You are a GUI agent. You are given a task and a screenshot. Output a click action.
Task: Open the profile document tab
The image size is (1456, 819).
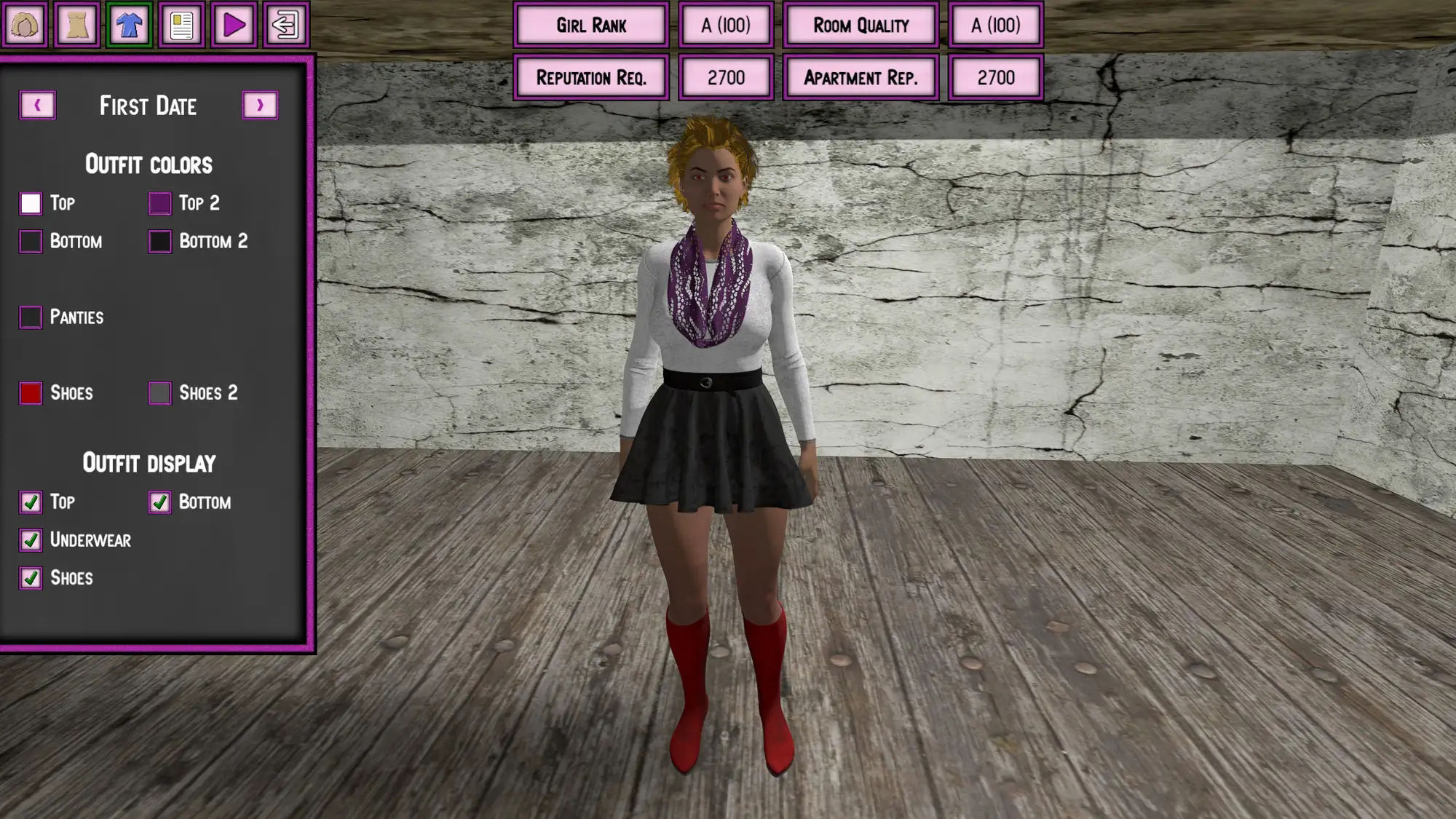[x=181, y=25]
